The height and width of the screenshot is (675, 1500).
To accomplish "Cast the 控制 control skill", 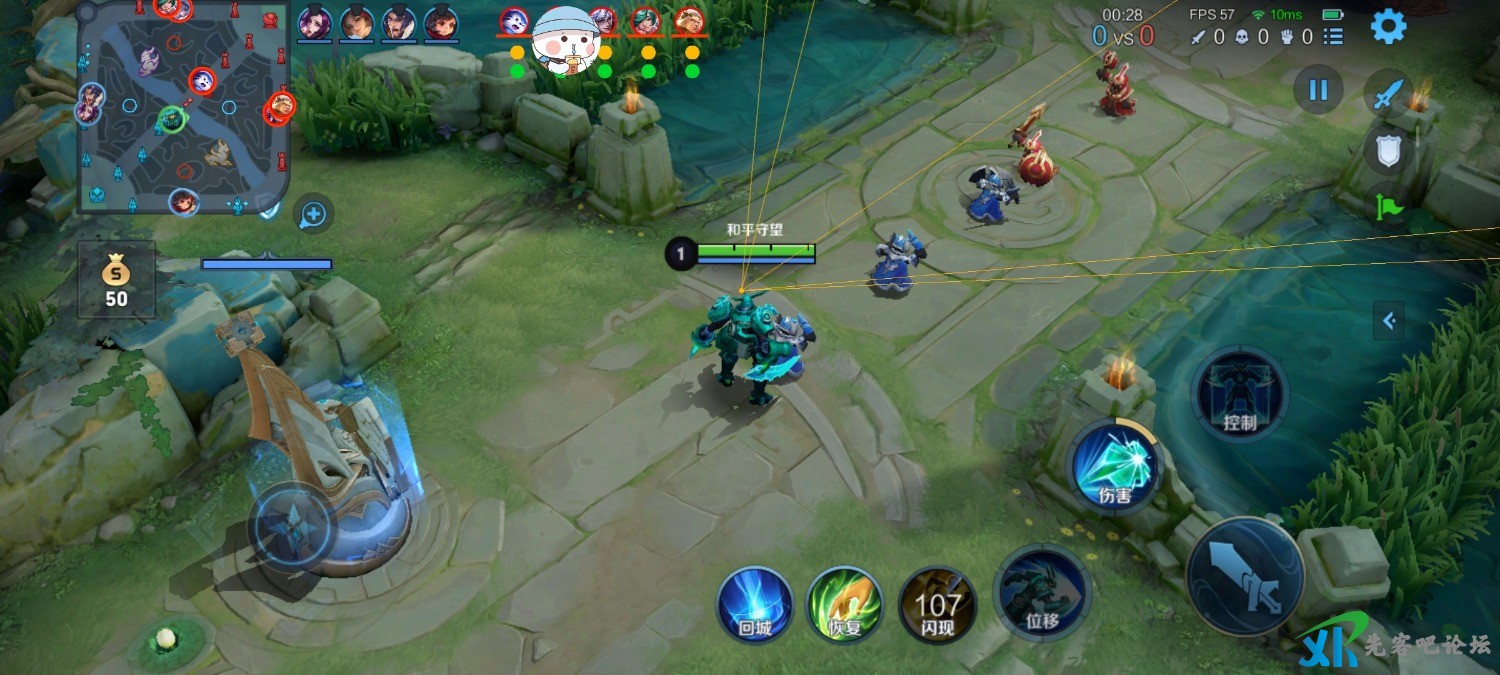I will 1239,395.
